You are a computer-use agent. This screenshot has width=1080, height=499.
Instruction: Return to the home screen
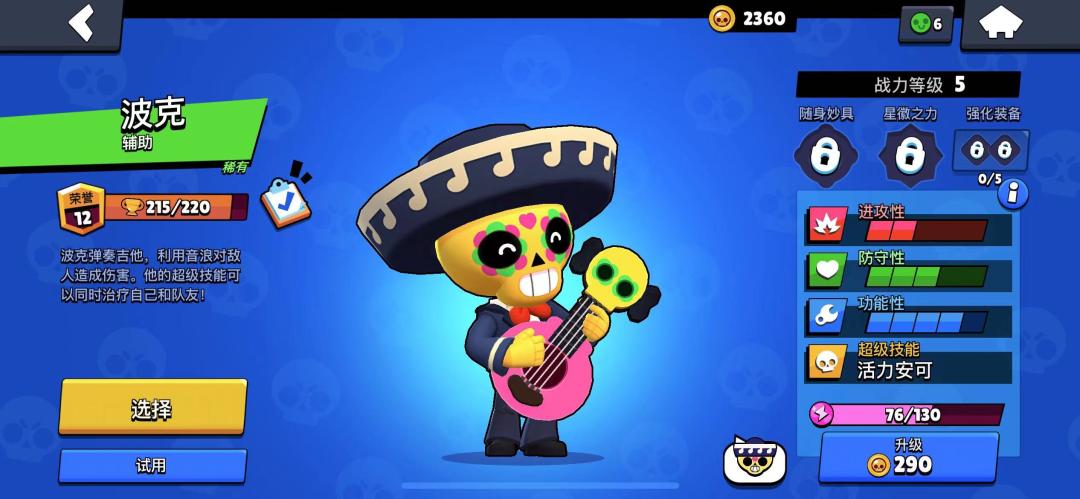pyautogui.click(x=1001, y=24)
